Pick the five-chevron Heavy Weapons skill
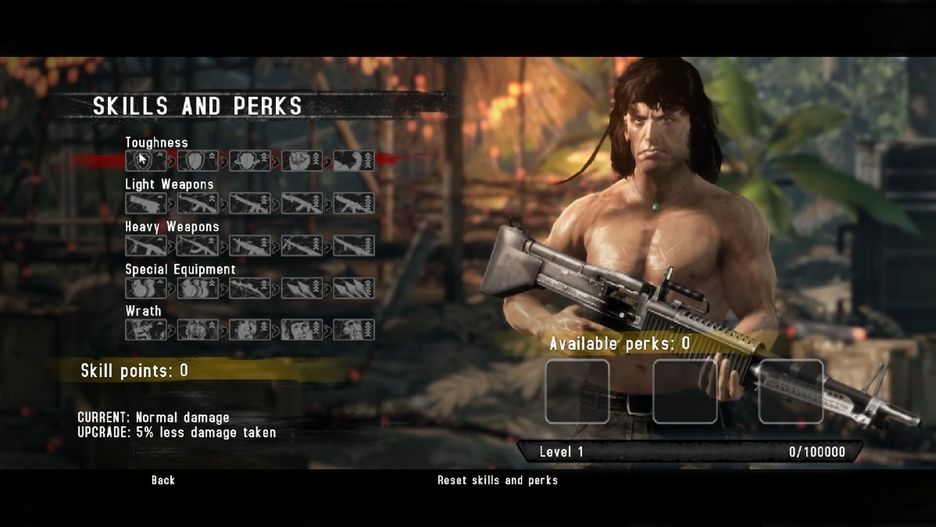 (353, 245)
